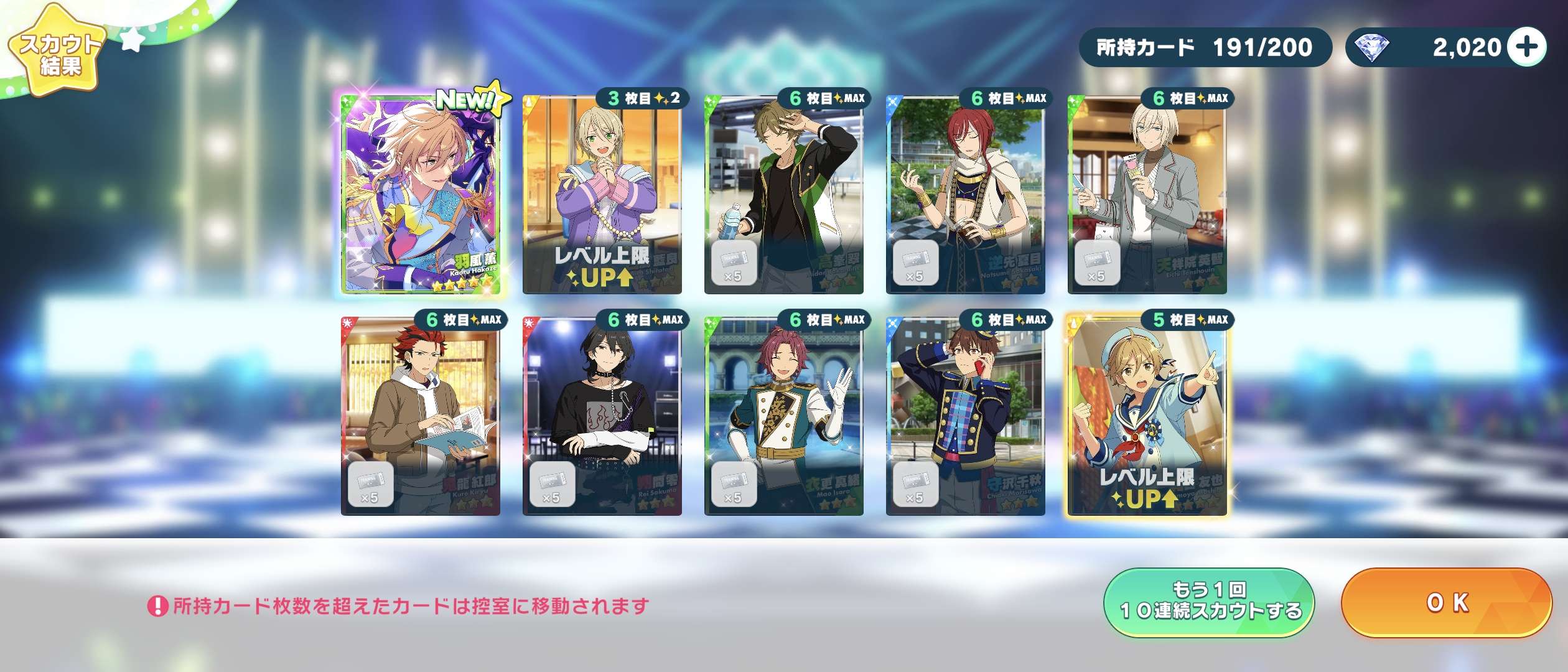This screenshot has width=1568, height=672.
Task: Open the Natsume Sakasaki card
Action: [x=965, y=194]
